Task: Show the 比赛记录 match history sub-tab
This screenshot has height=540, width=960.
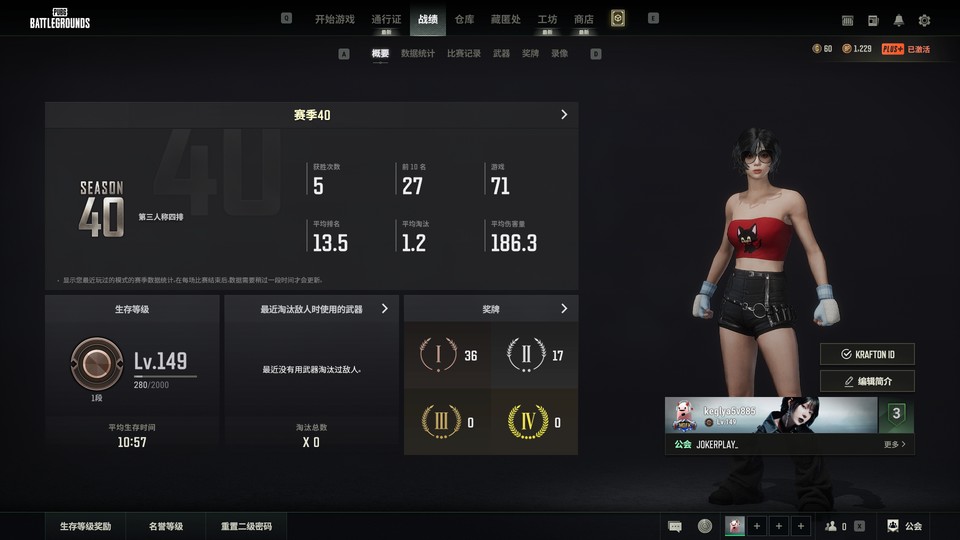Action: pyautogui.click(x=464, y=53)
